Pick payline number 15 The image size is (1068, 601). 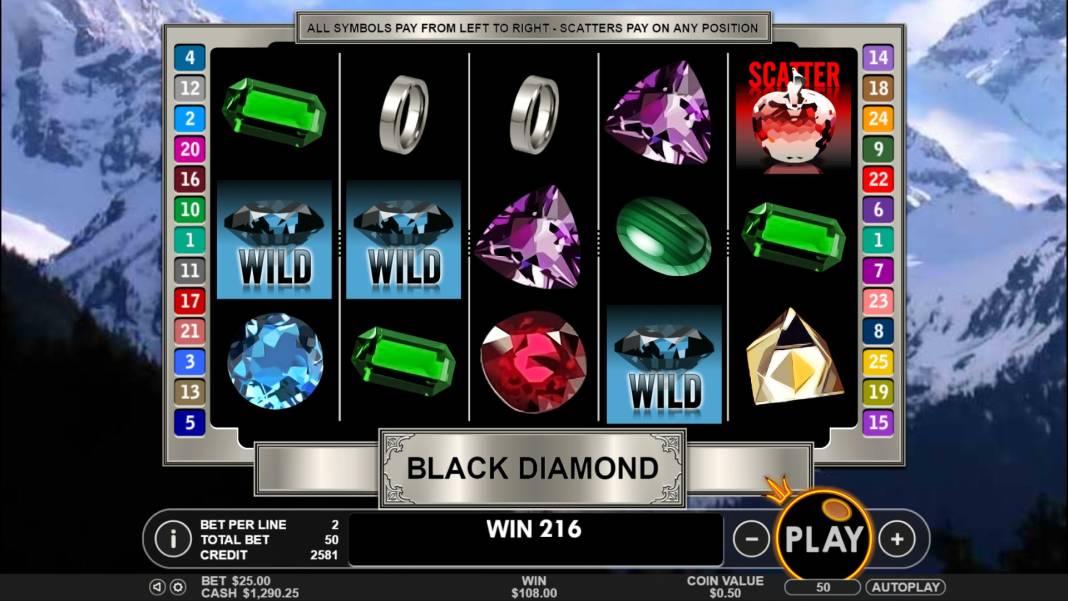(877, 422)
